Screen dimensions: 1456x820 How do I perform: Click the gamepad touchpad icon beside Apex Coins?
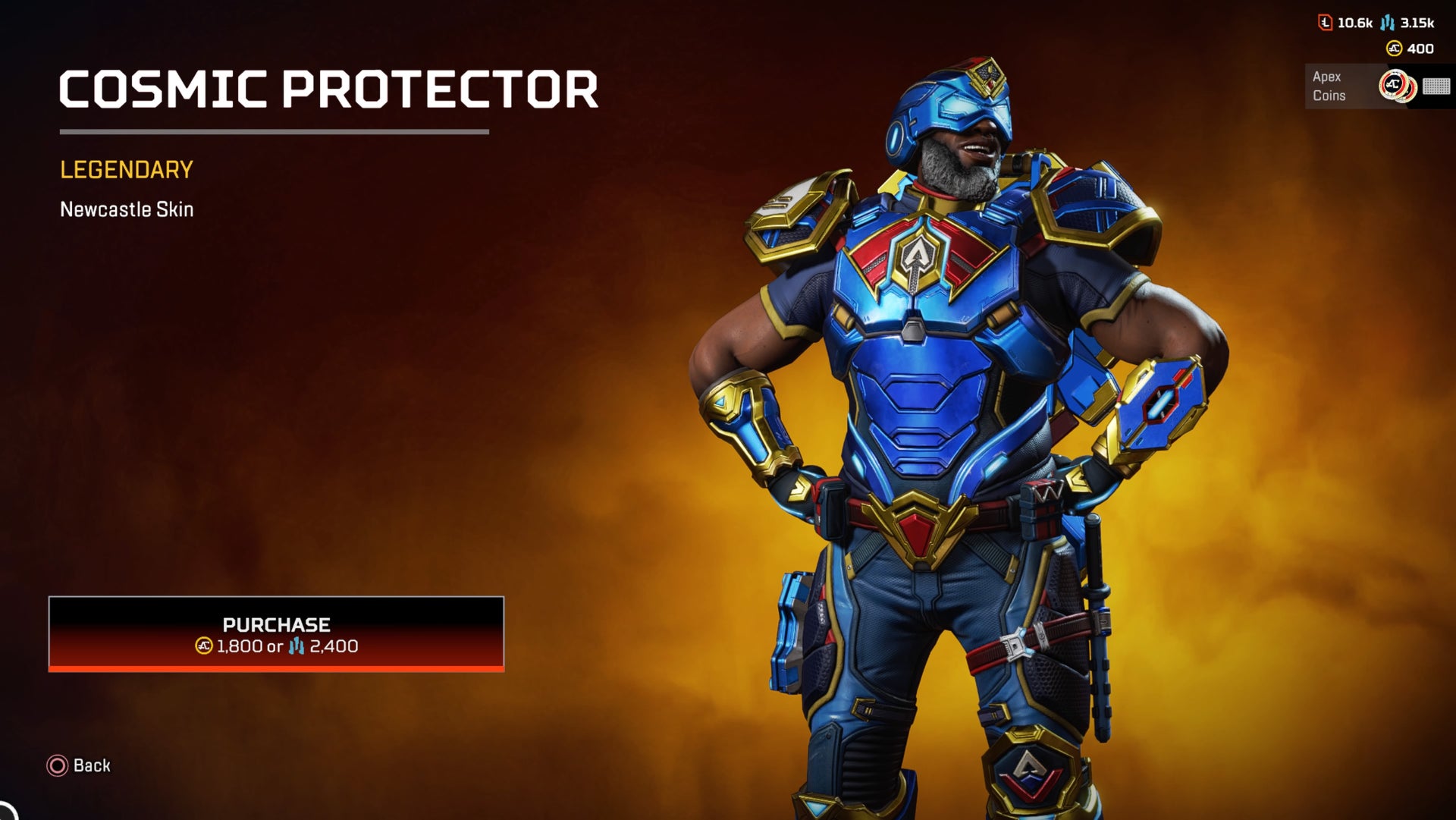pos(1436,87)
